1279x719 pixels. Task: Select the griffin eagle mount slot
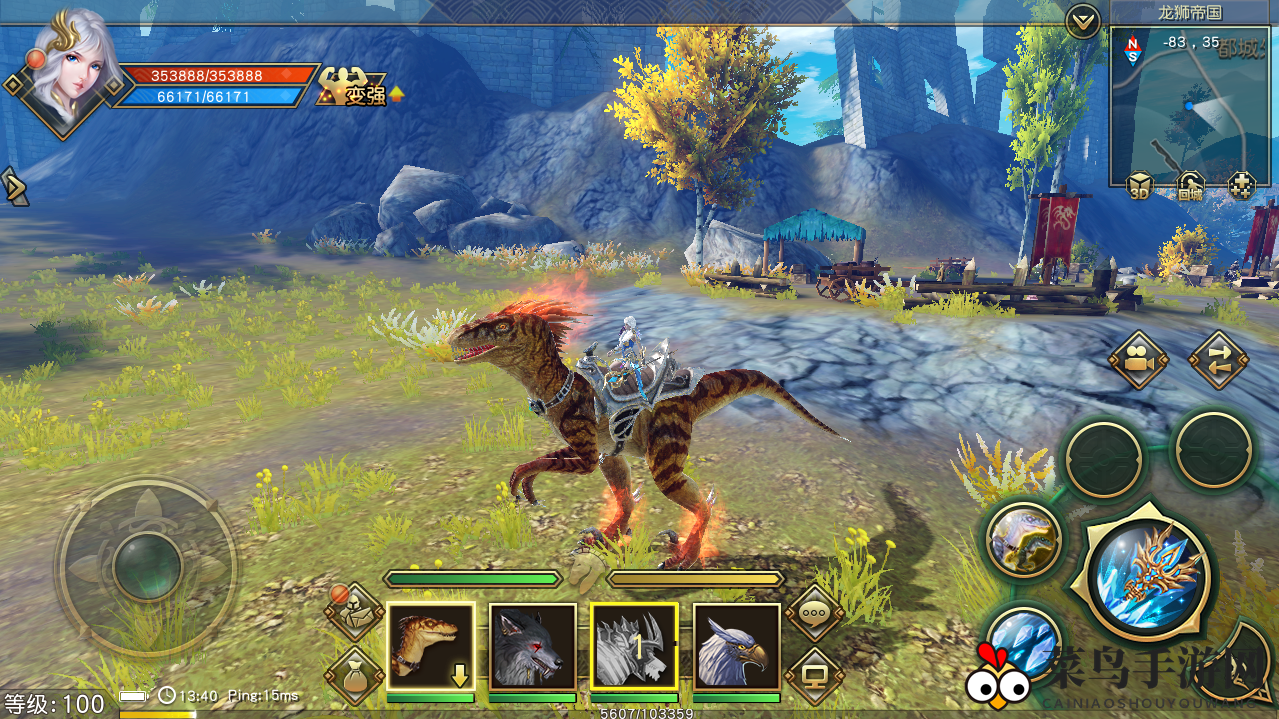736,646
